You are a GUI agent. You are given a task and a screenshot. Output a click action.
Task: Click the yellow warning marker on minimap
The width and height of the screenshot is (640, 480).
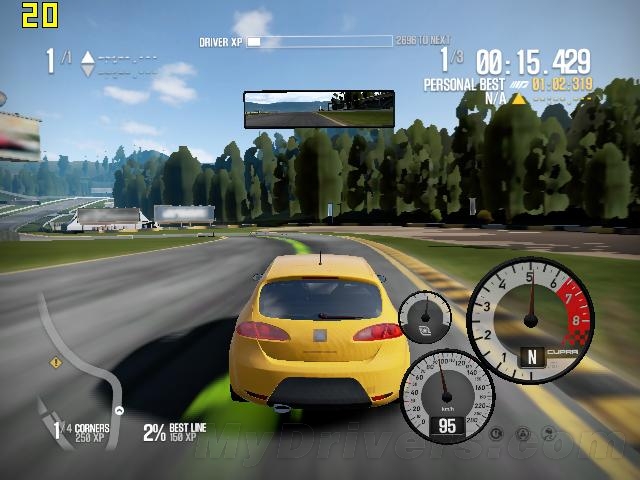click(56, 362)
